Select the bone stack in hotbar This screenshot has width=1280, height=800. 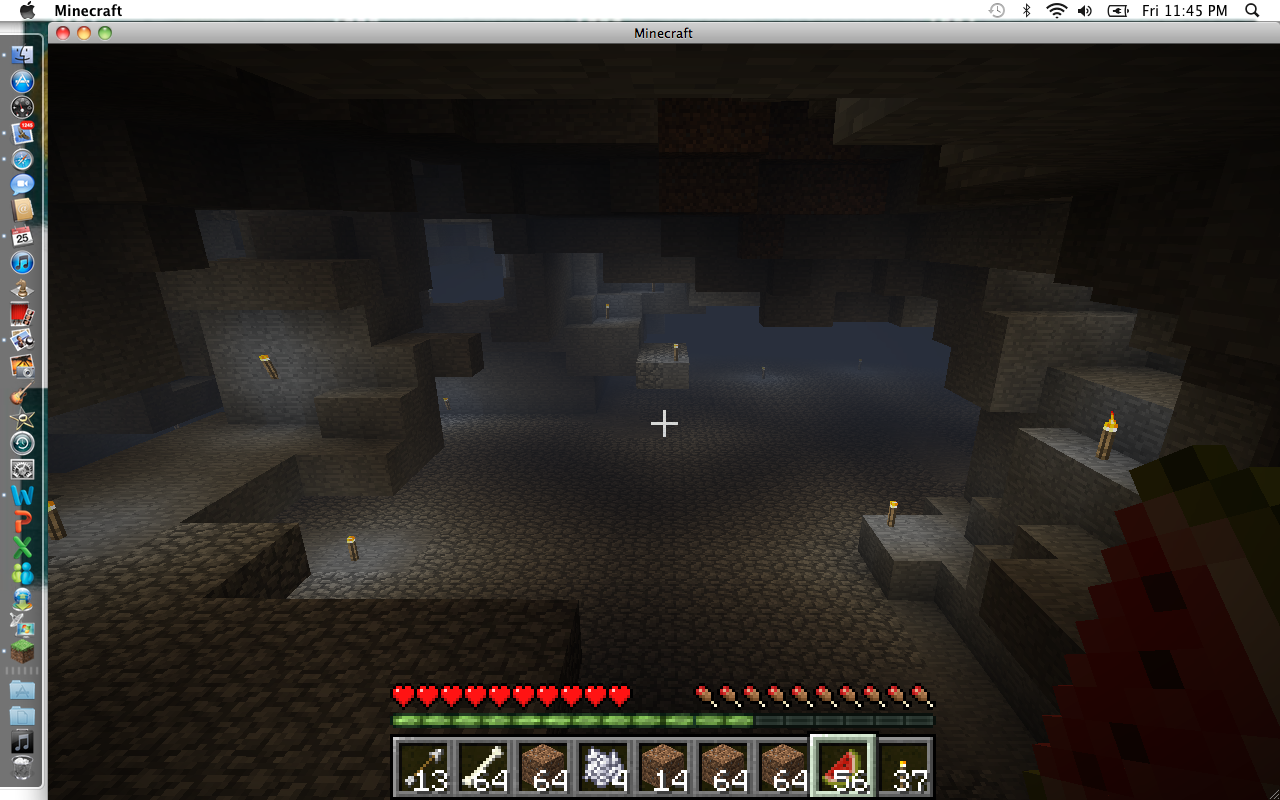tap(483, 768)
